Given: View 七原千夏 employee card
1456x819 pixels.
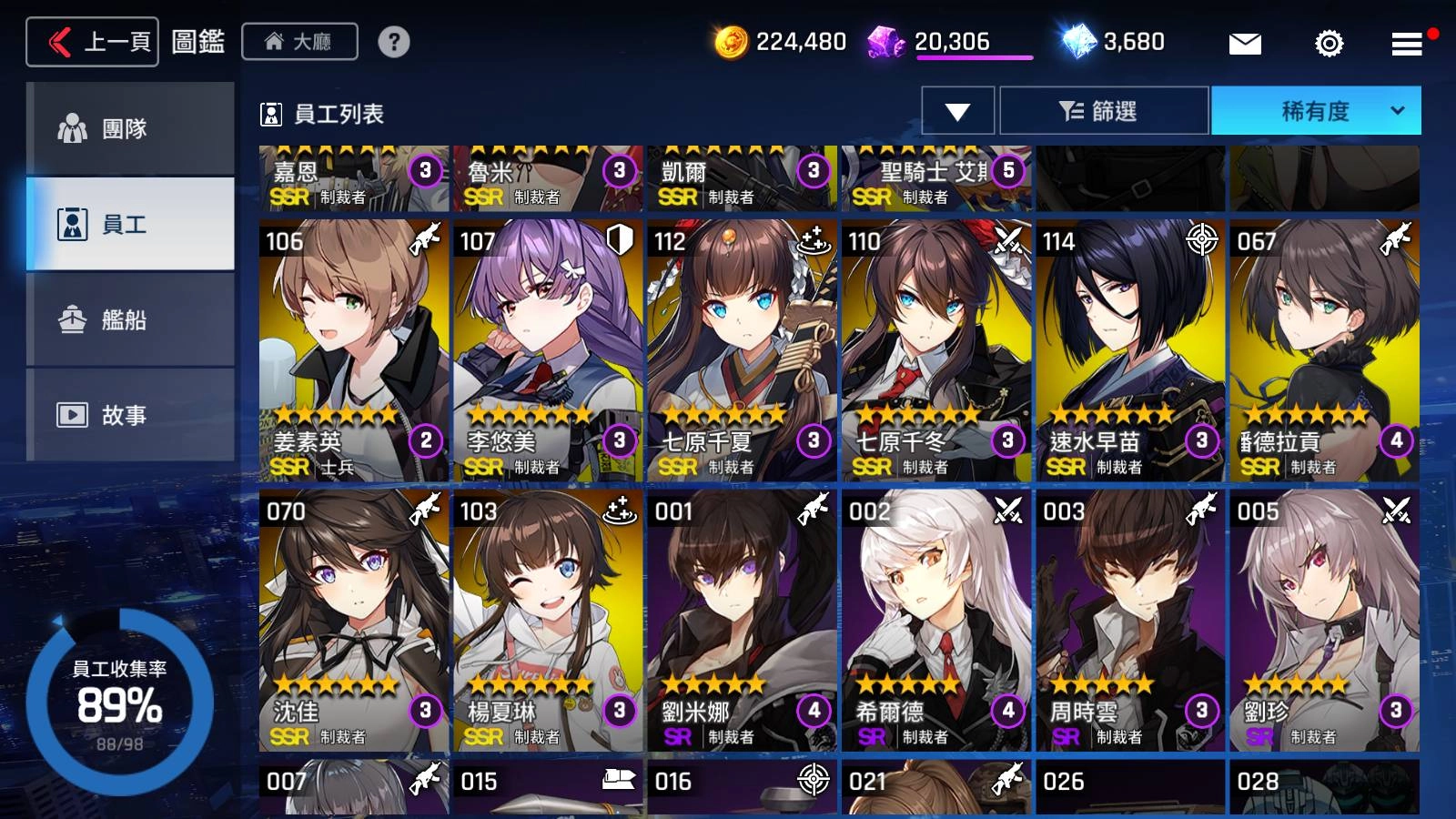Looking at the screenshot, I should (x=742, y=350).
